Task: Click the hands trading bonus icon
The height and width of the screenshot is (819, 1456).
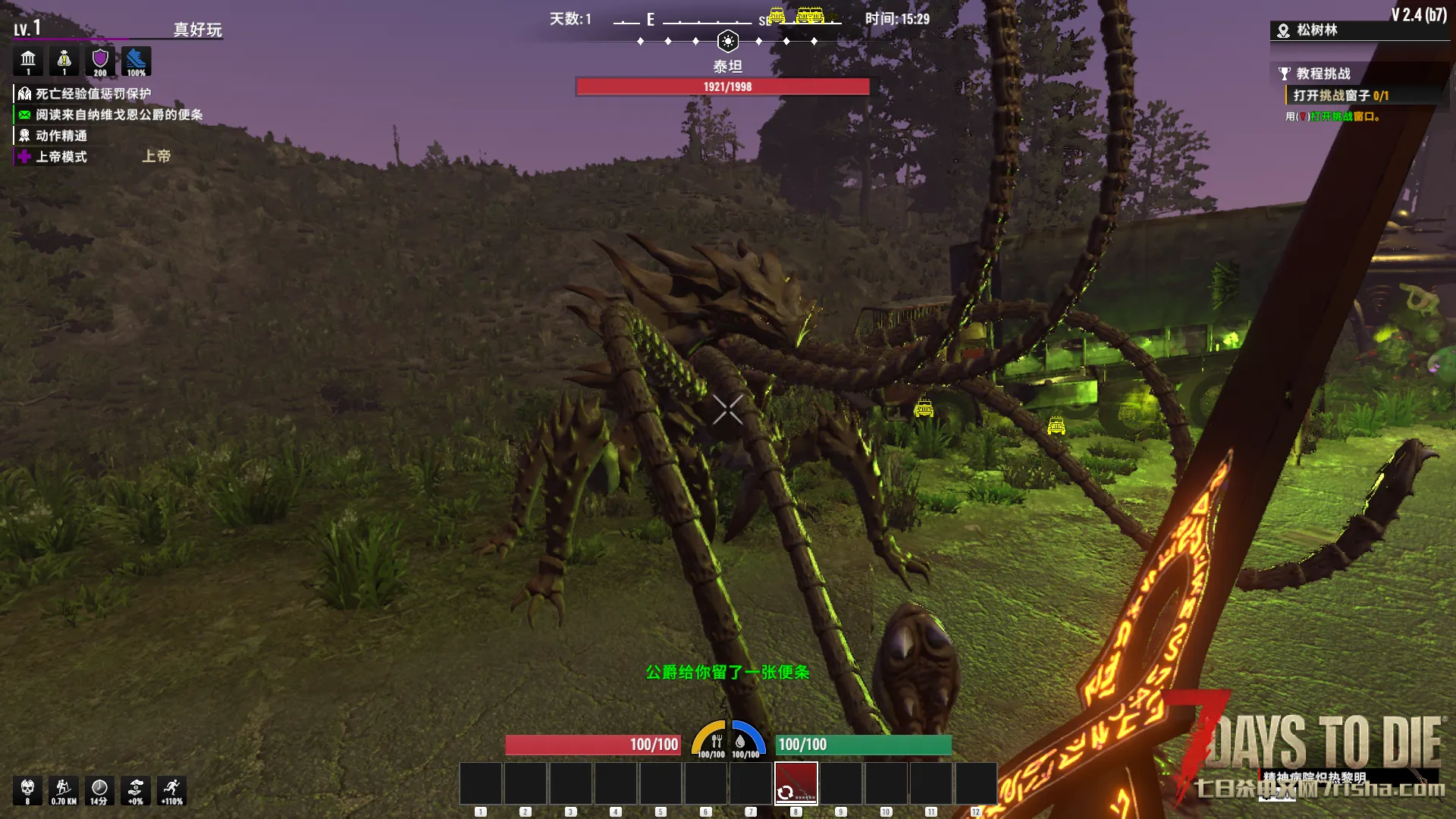Action: 136,790
